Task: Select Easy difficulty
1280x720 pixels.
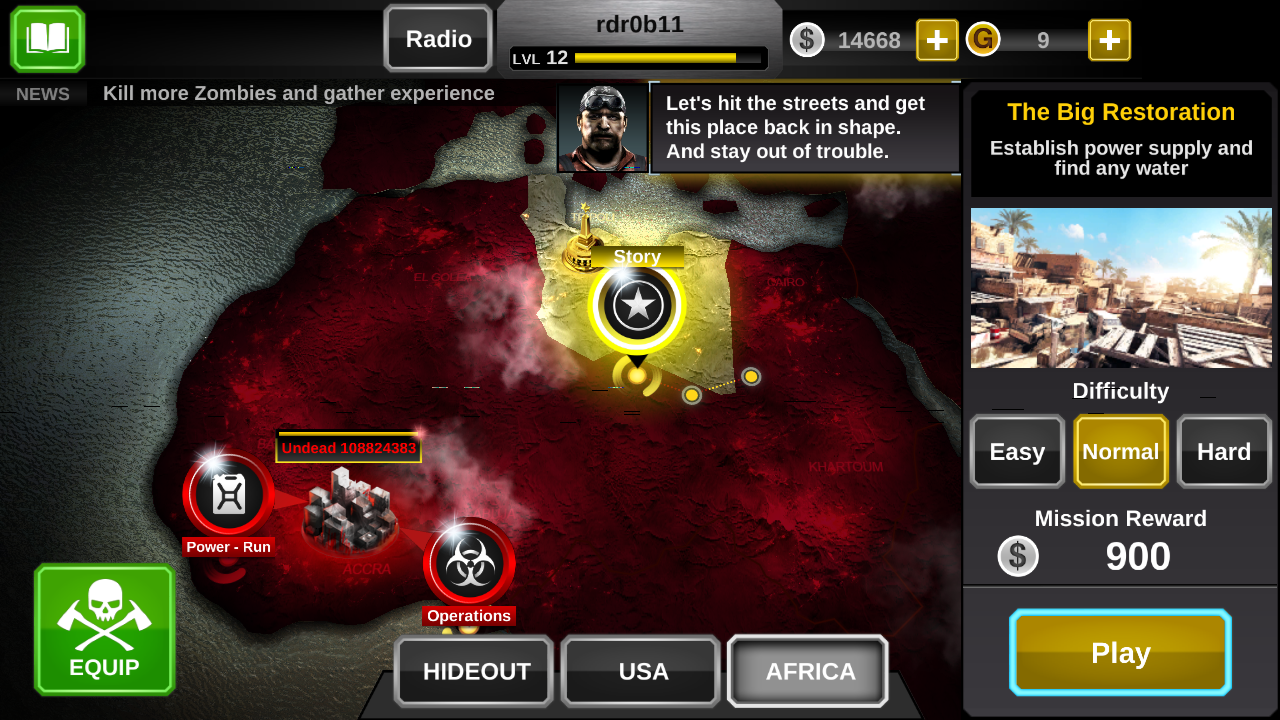Action: (x=1017, y=451)
